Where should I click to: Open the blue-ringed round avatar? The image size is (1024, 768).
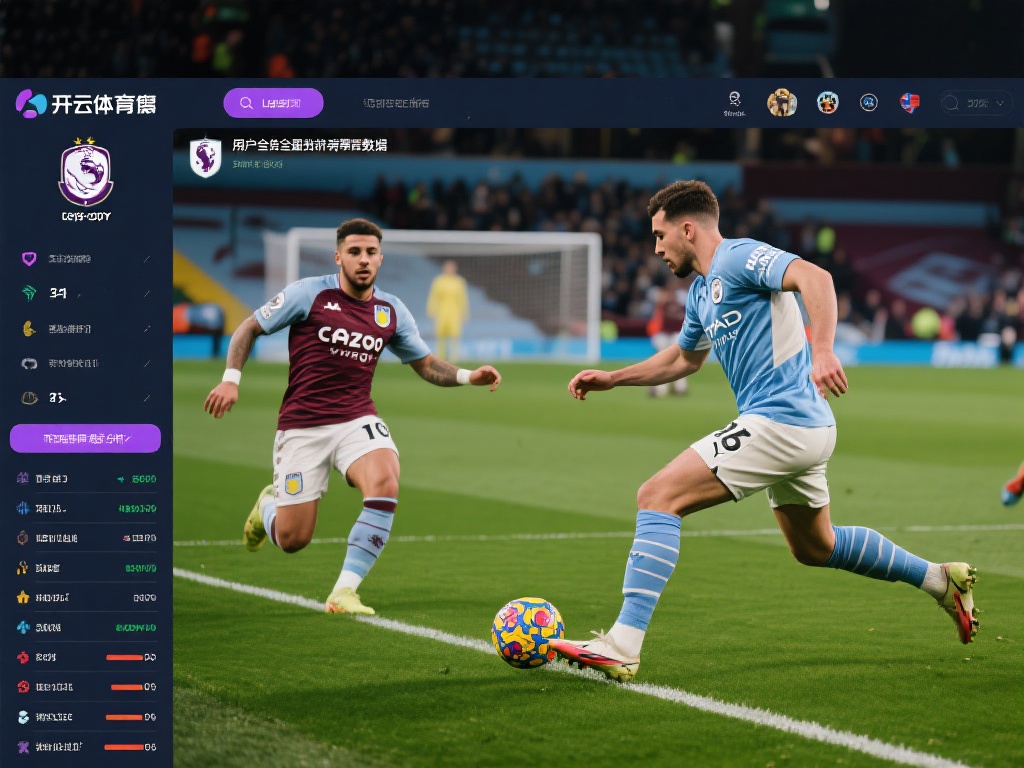tap(827, 102)
